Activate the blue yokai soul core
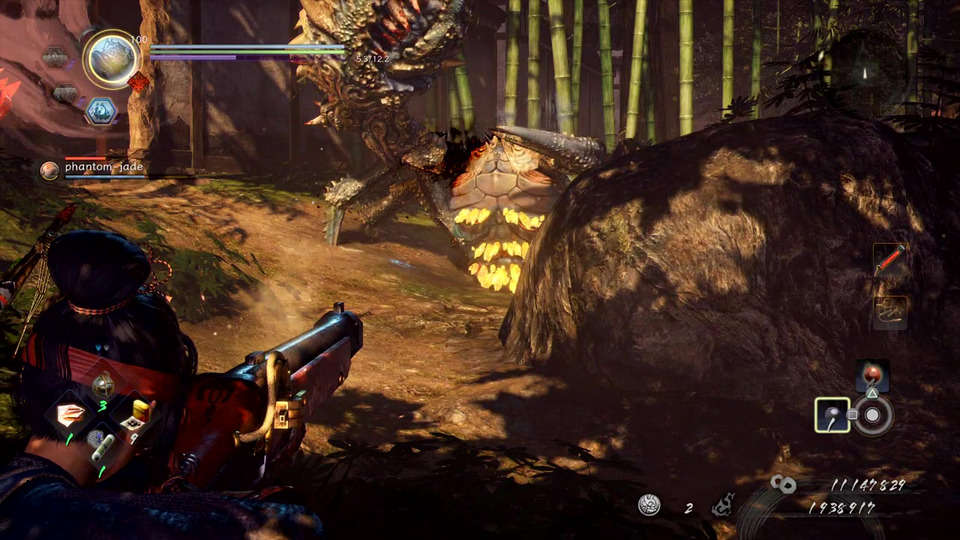Viewport: 960px width, 540px height. (x=101, y=112)
